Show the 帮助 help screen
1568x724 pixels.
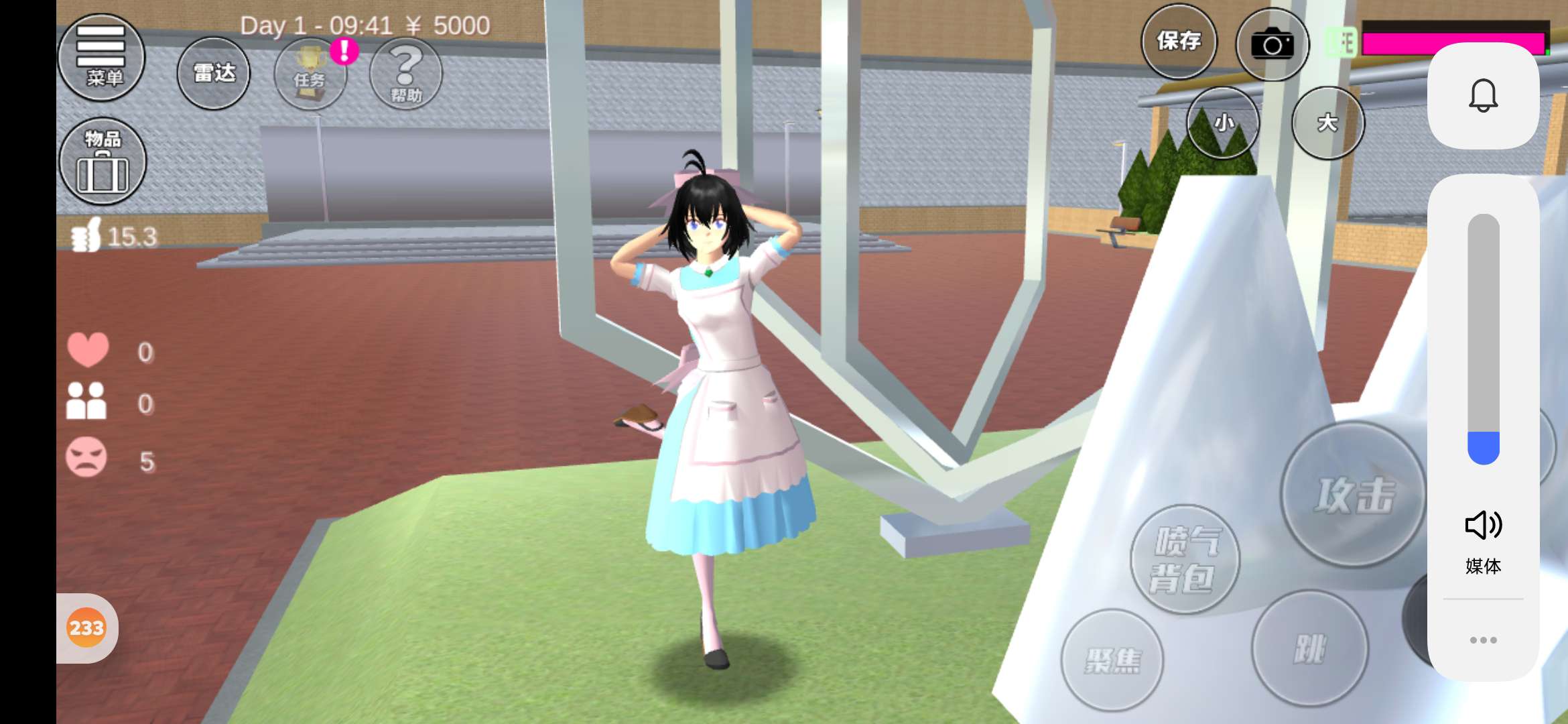(406, 74)
